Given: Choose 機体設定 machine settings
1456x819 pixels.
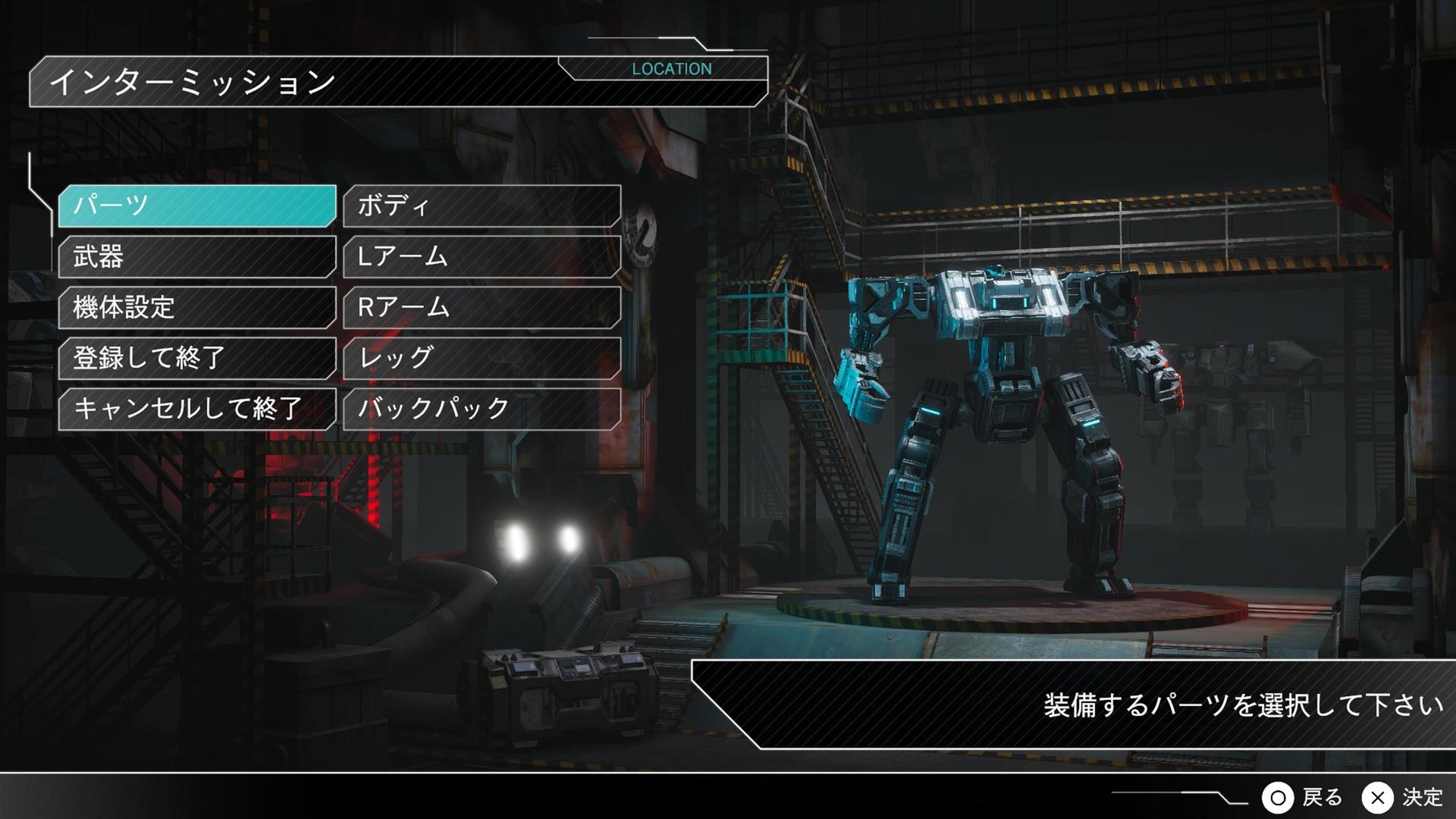Looking at the screenshot, I should [197, 307].
